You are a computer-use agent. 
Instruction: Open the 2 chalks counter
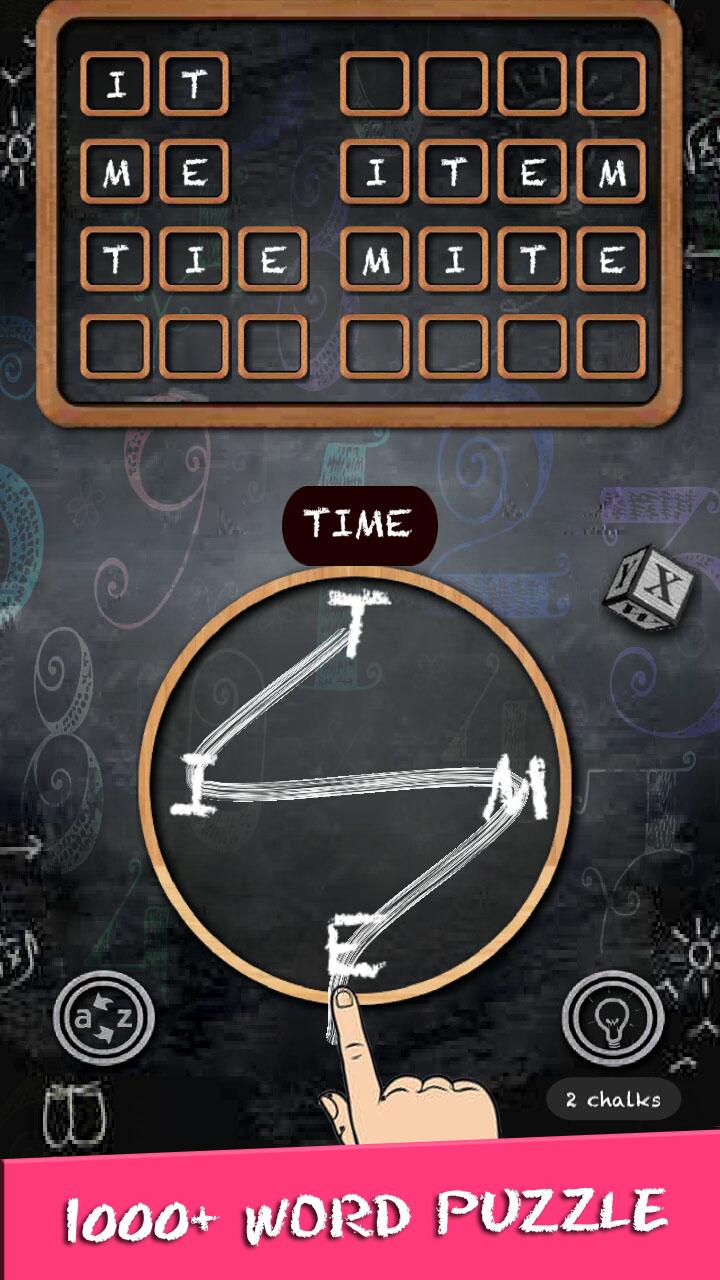click(613, 1100)
